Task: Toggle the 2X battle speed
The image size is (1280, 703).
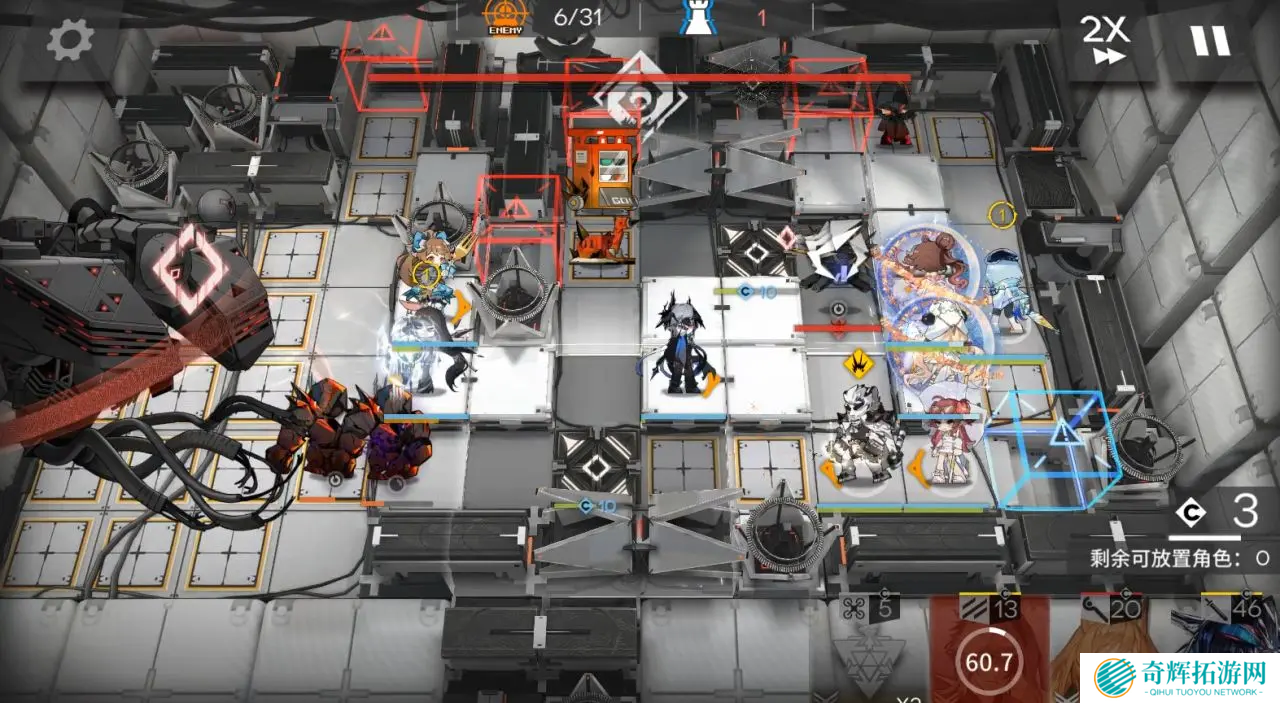Action: tap(1104, 41)
